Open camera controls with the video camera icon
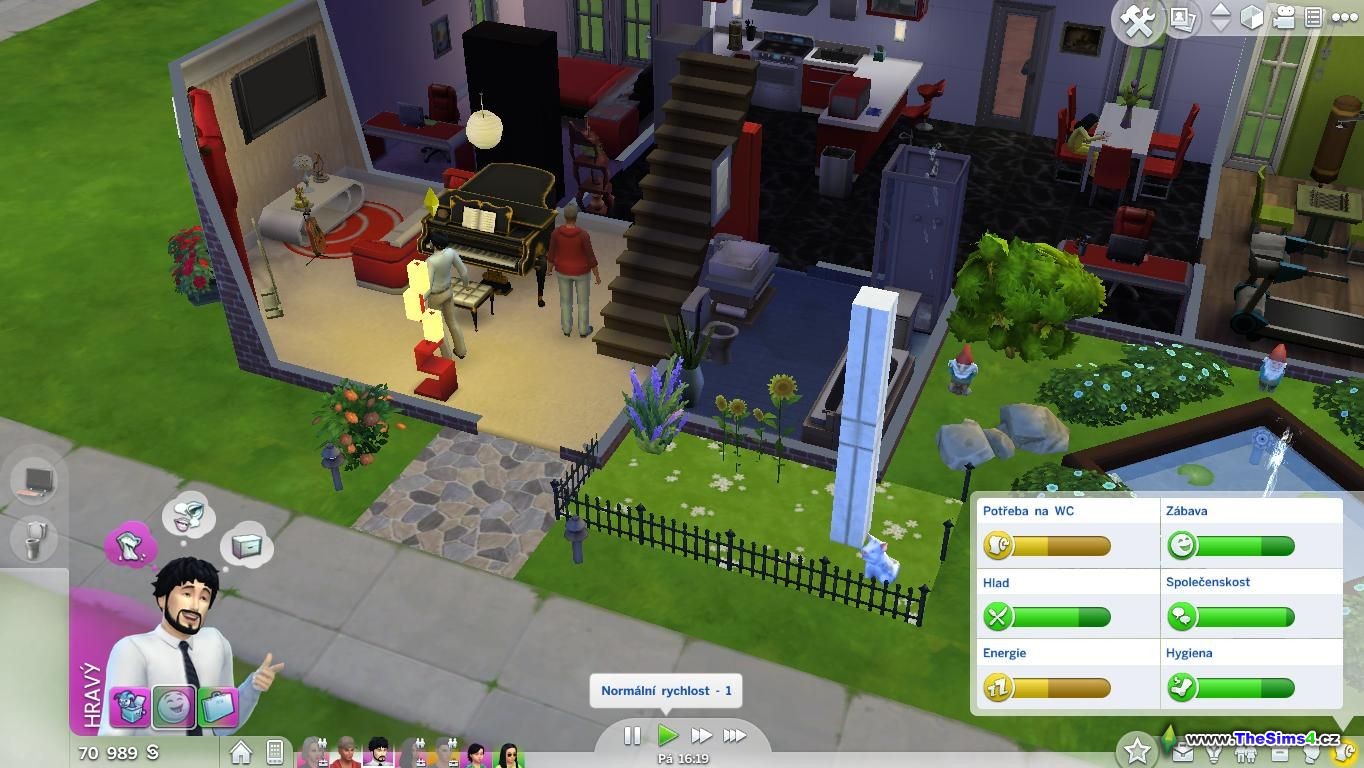Screen dimensions: 1364x768 1283,18
